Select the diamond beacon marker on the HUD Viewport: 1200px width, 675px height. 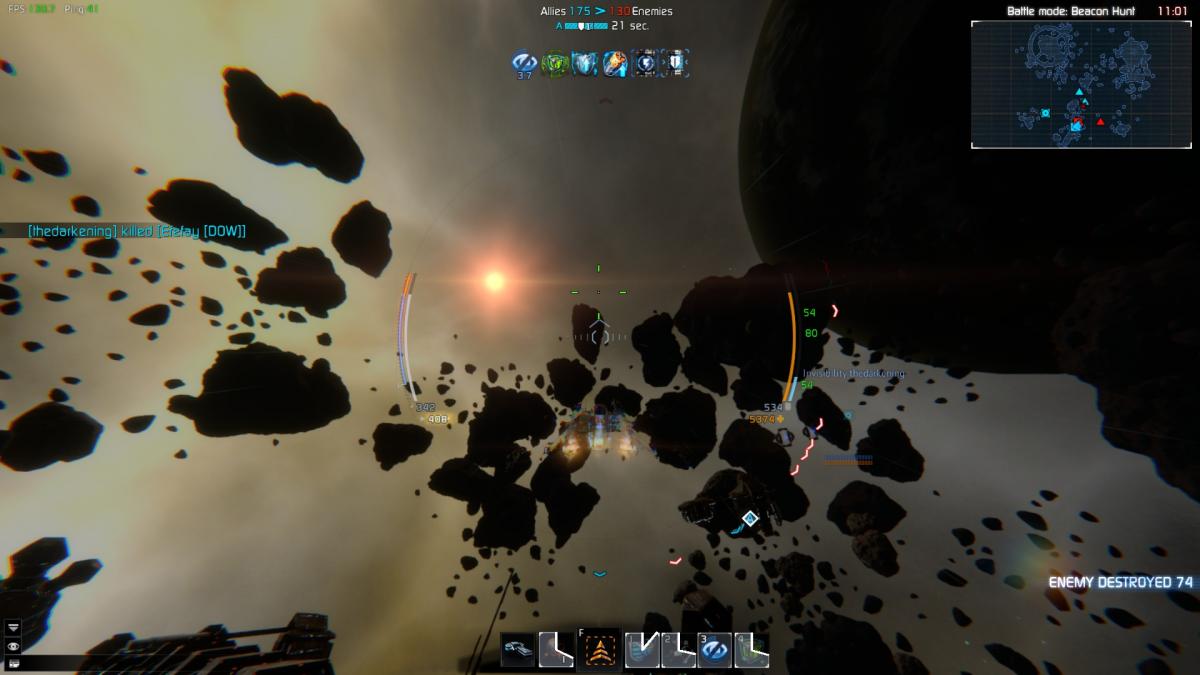[x=750, y=518]
